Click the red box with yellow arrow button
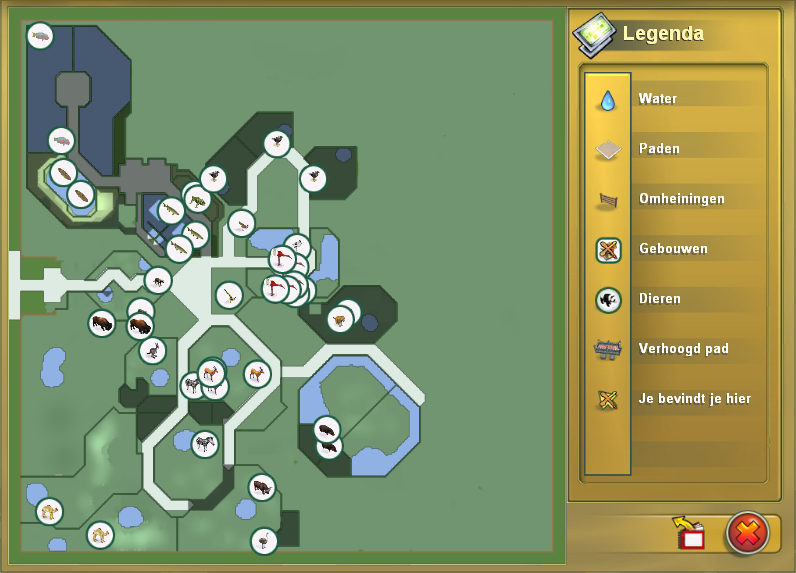This screenshot has height=573, width=796. tap(690, 534)
